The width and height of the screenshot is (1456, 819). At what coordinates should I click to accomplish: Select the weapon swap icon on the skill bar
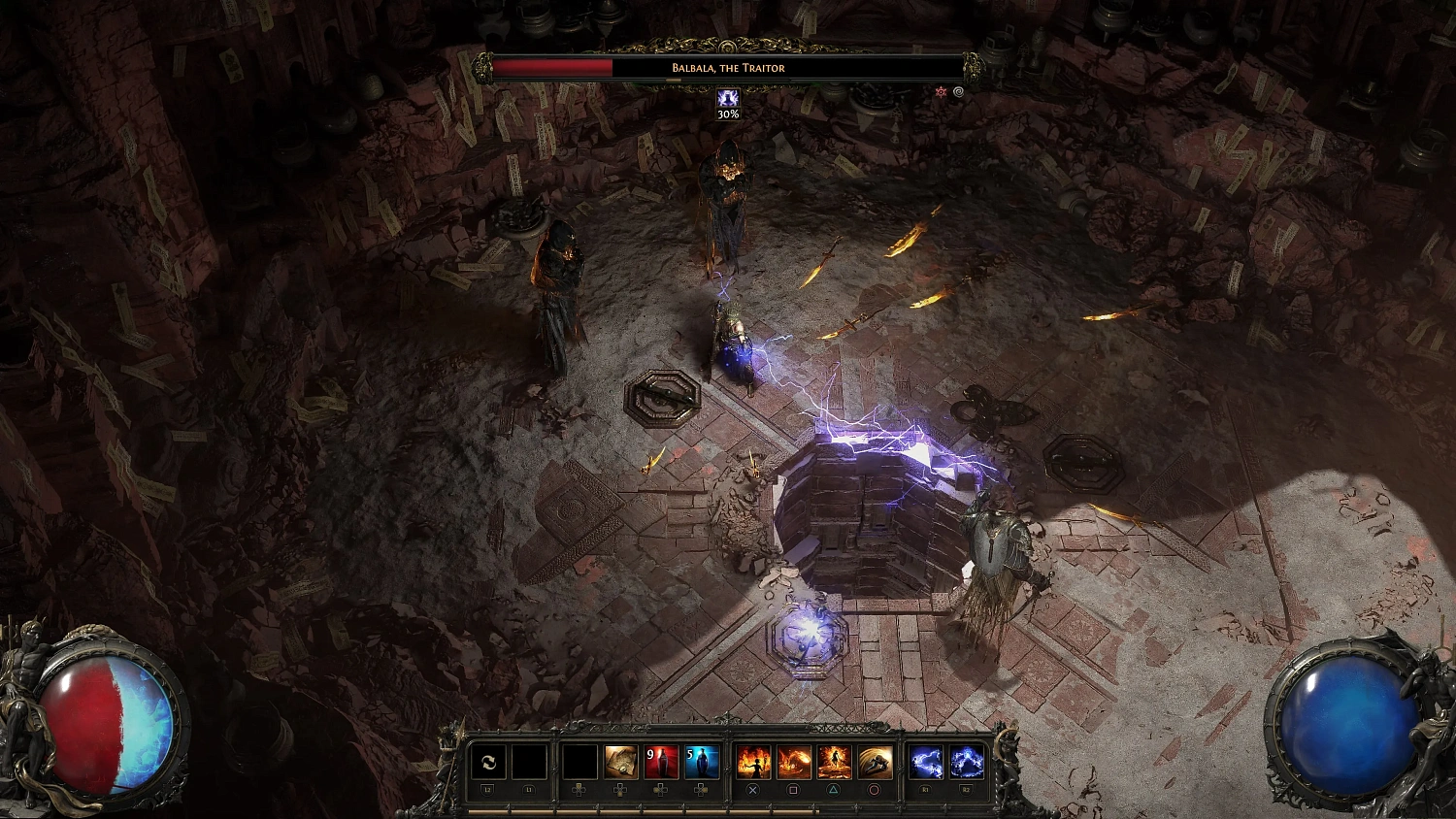pos(488,761)
